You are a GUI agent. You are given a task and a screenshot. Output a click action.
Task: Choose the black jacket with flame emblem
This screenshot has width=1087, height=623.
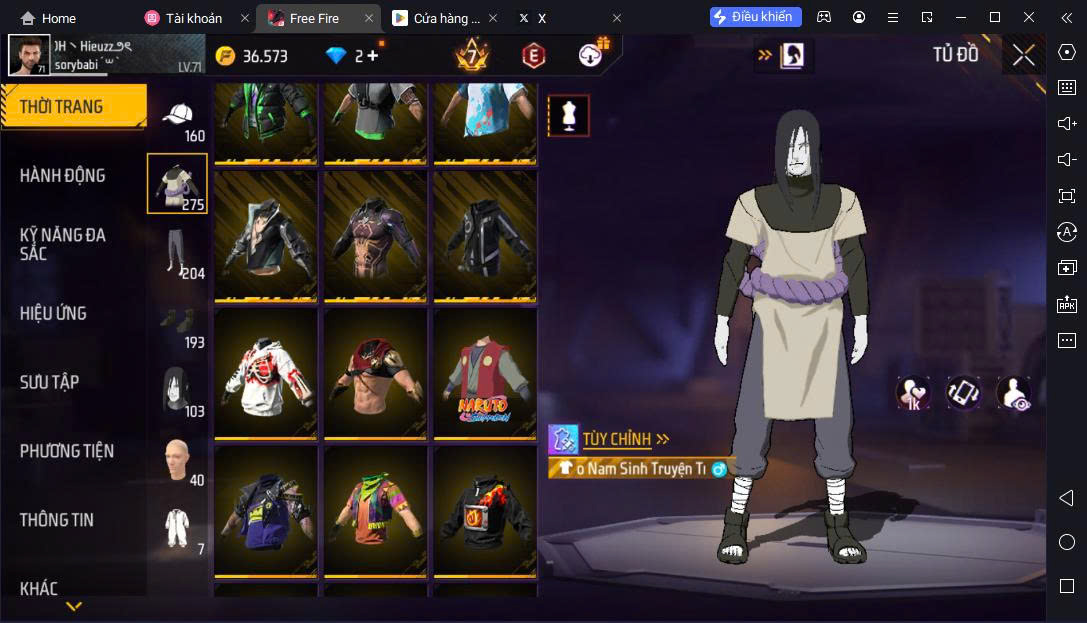(484, 510)
